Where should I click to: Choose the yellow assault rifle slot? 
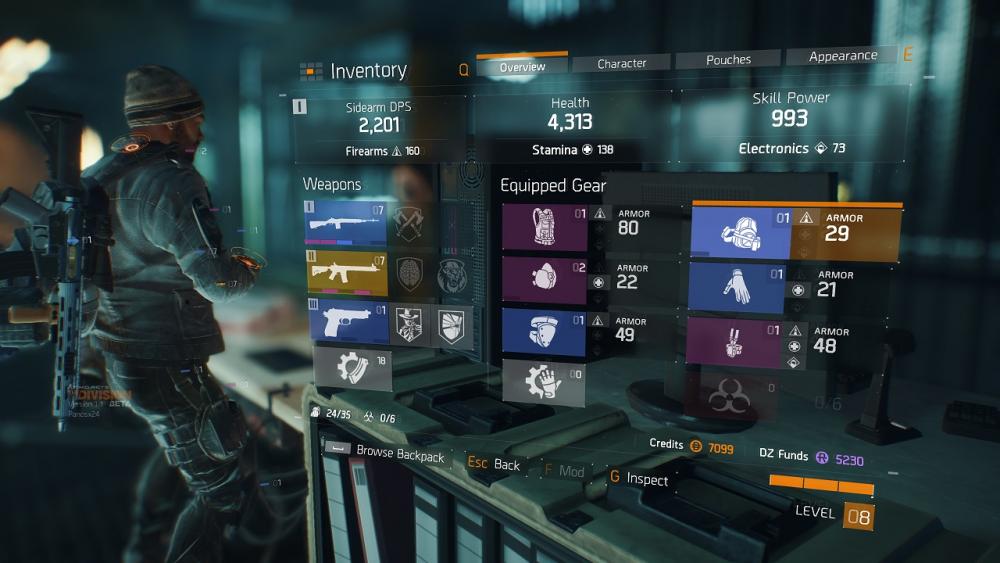point(346,273)
